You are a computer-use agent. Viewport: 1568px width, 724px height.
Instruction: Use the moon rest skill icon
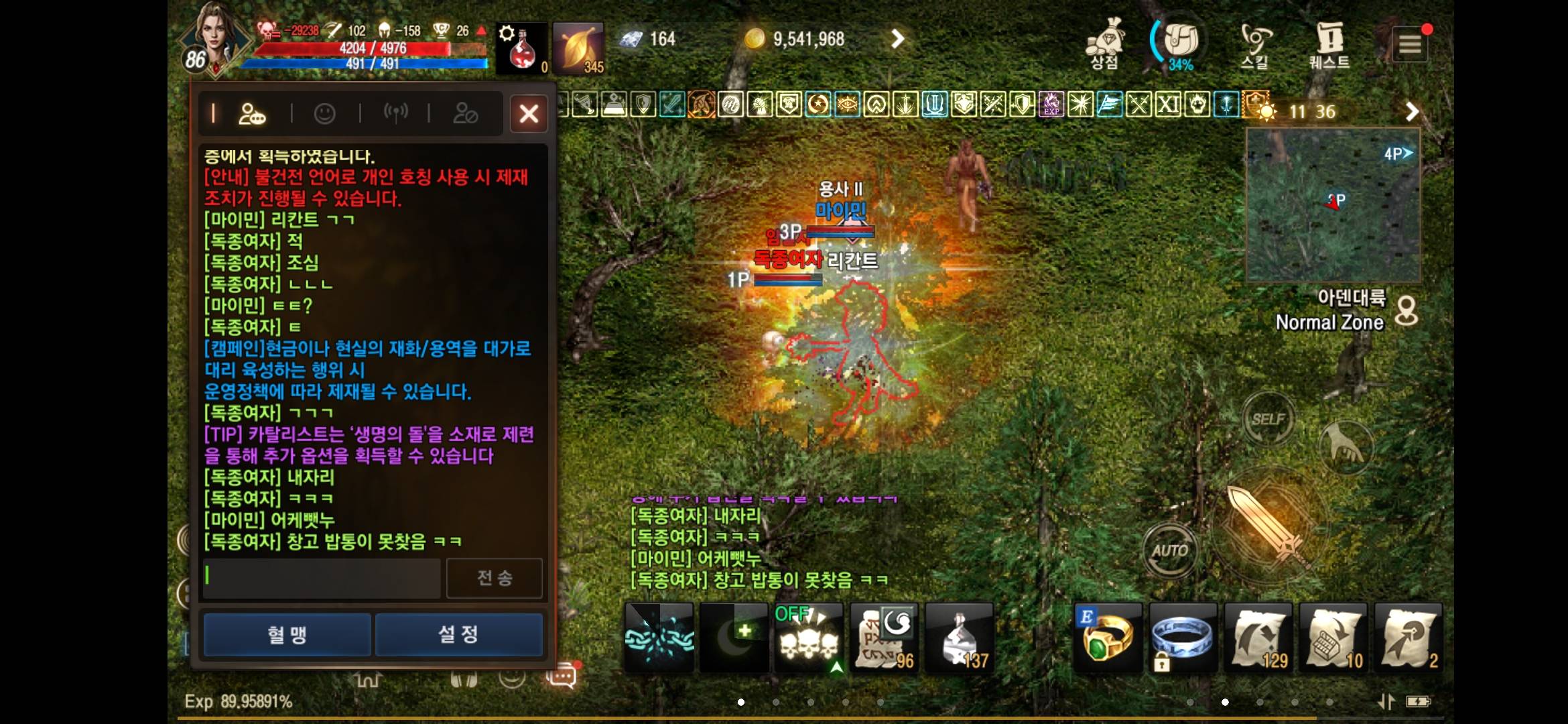735,637
